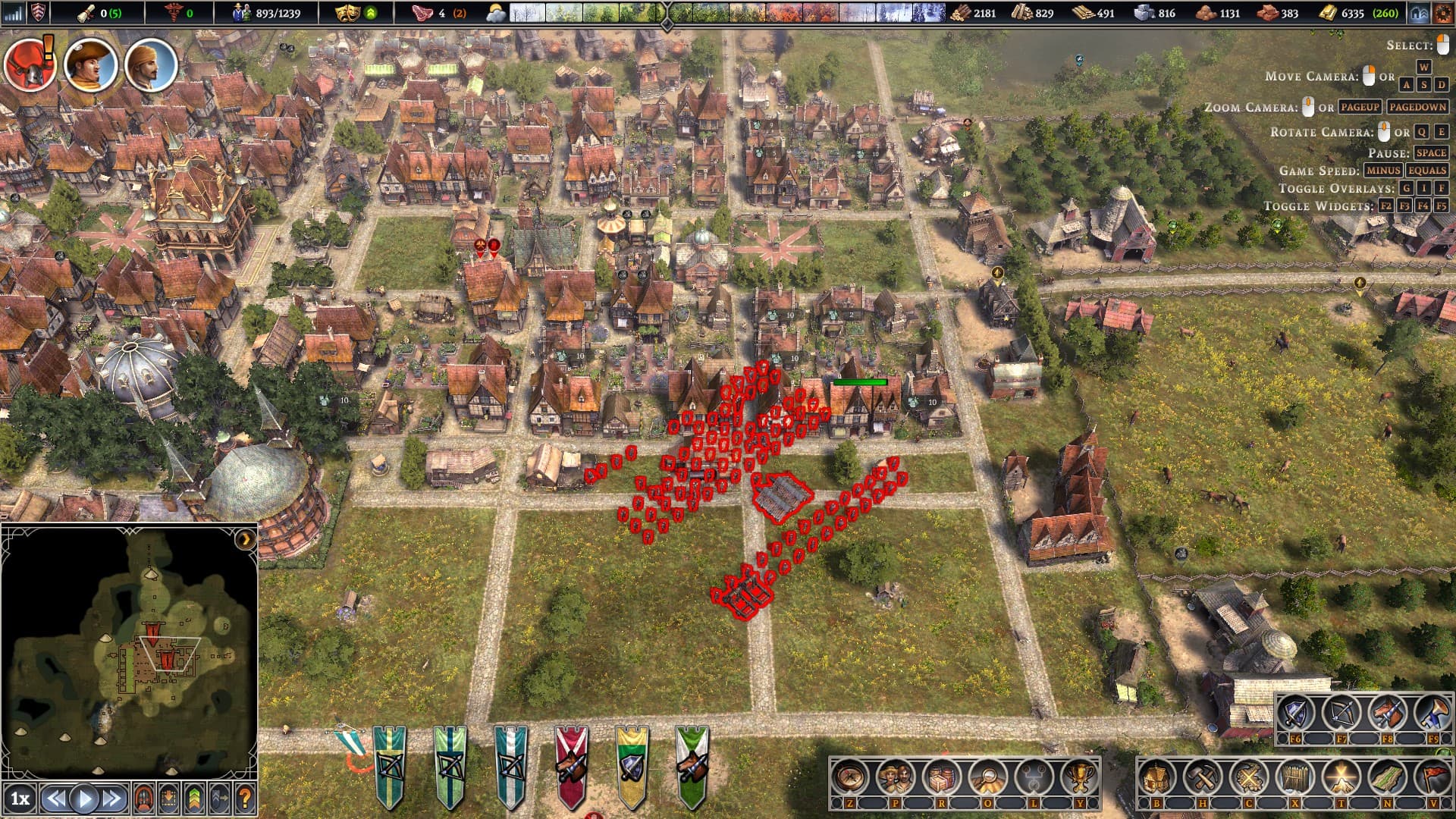The height and width of the screenshot is (819, 1456).
Task: Collapse the minimap with the arrow button
Action: (x=244, y=539)
